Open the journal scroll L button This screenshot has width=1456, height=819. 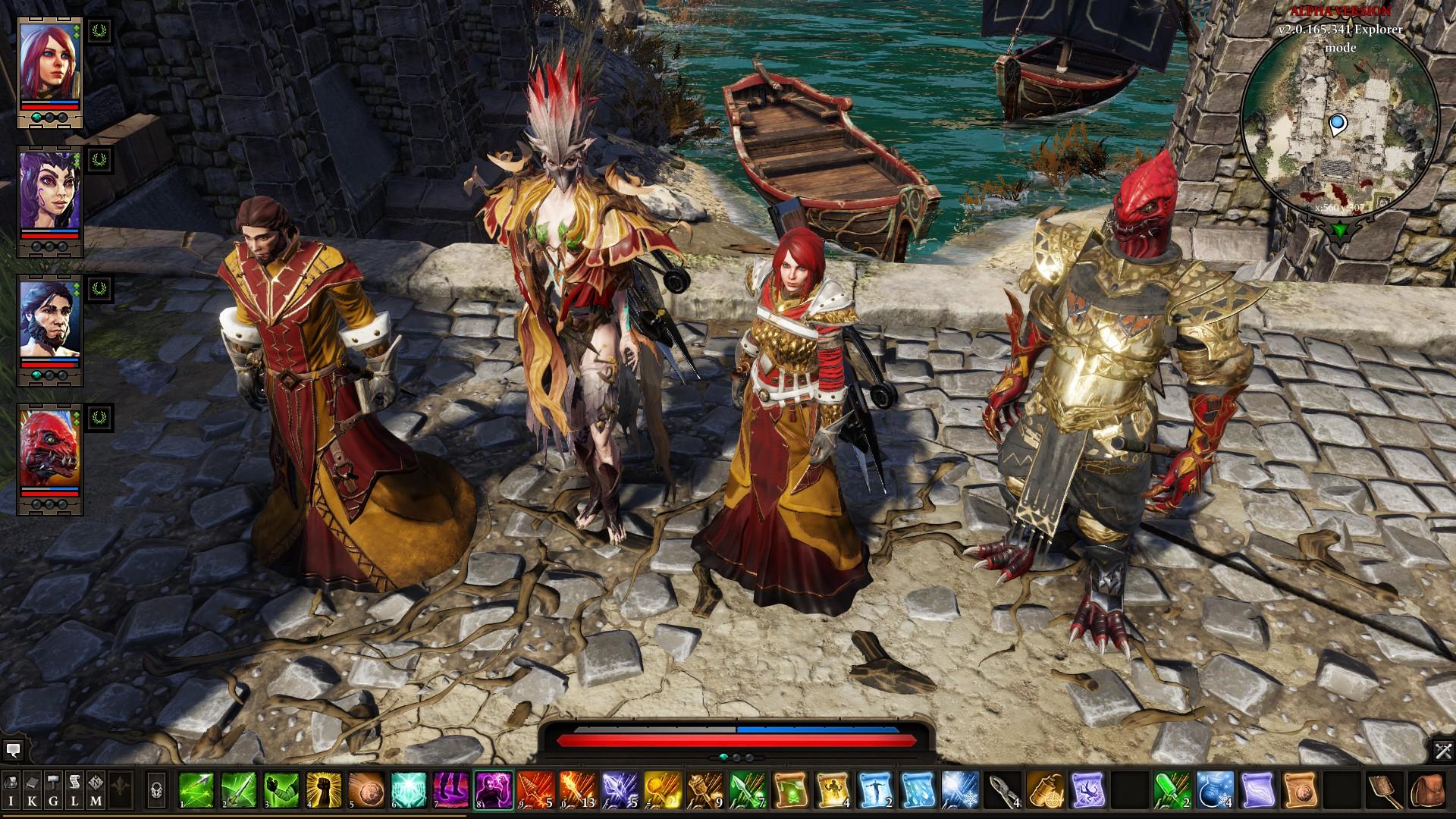tap(75, 790)
